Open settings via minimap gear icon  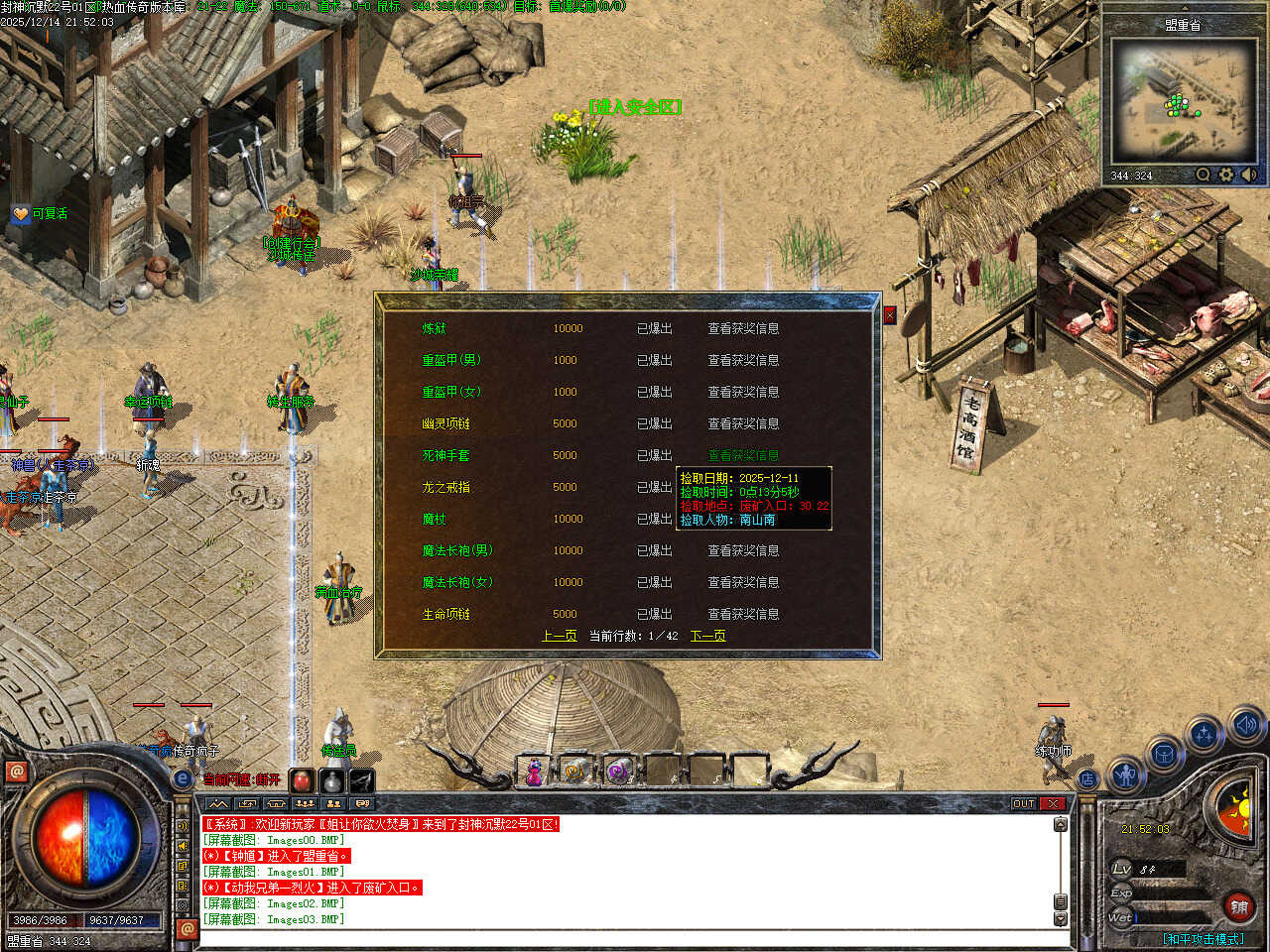[x=1226, y=175]
